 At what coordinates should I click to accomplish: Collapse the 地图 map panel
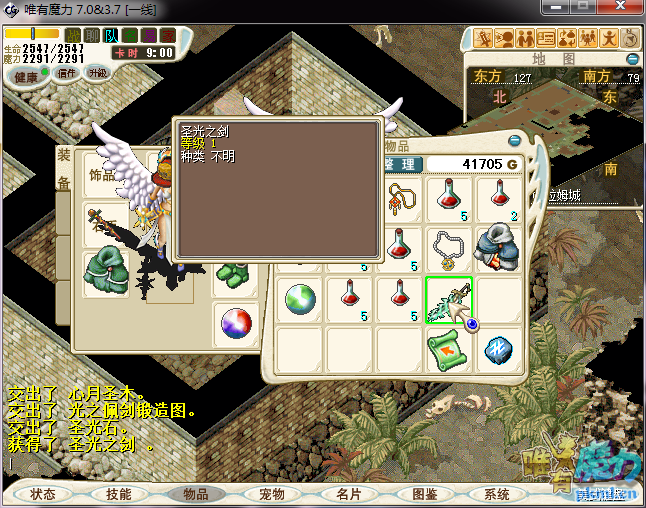[632, 59]
